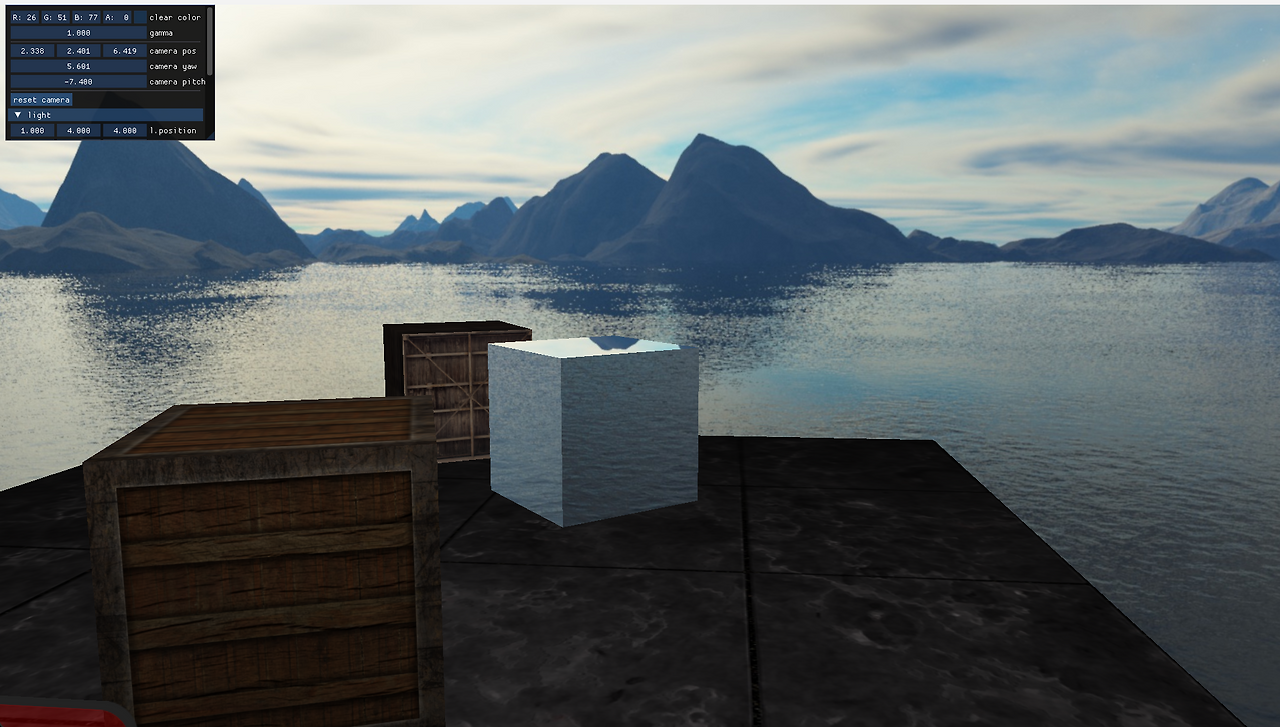Select the reflective cube in the viewport
This screenshot has width=1280, height=727.
click(590, 430)
